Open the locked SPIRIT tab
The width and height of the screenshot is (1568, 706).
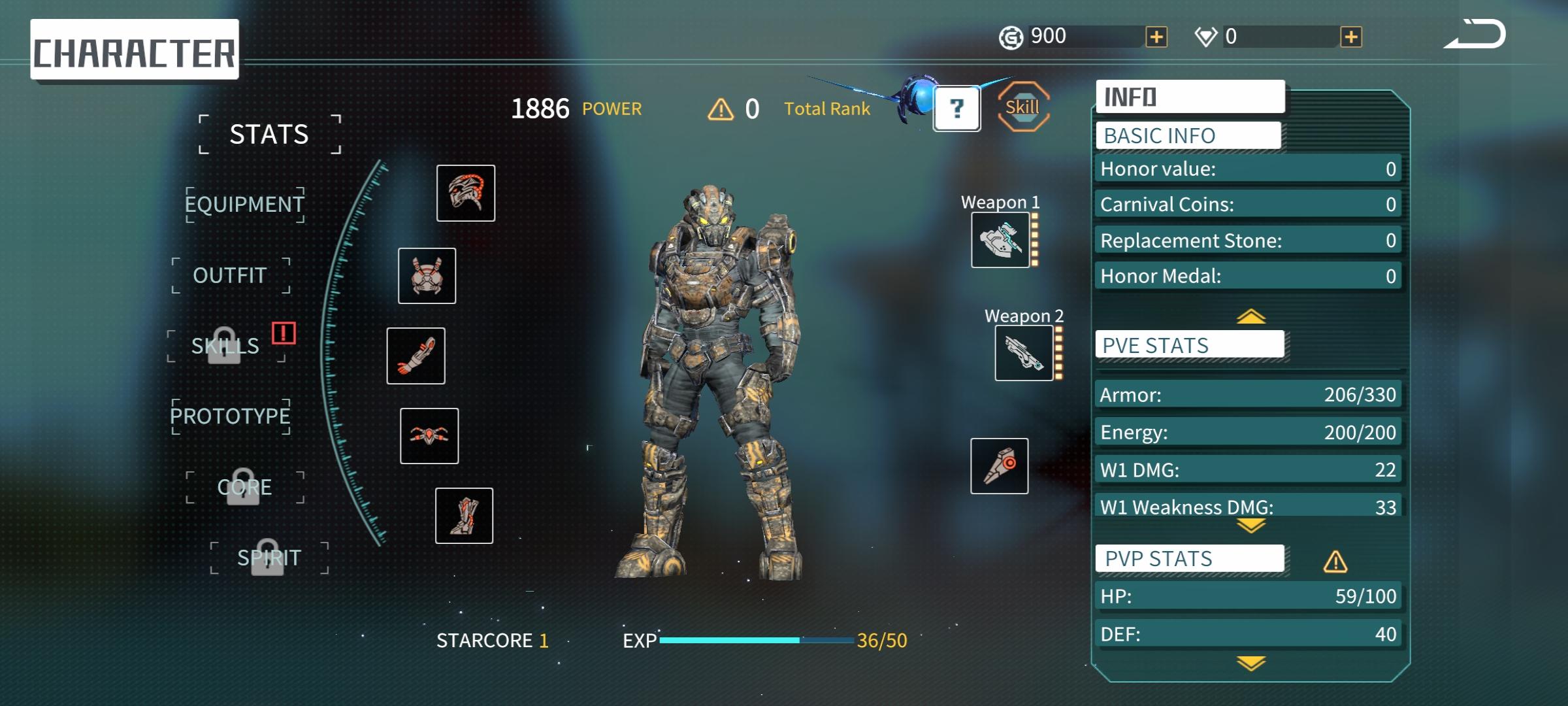click(269, 558)
